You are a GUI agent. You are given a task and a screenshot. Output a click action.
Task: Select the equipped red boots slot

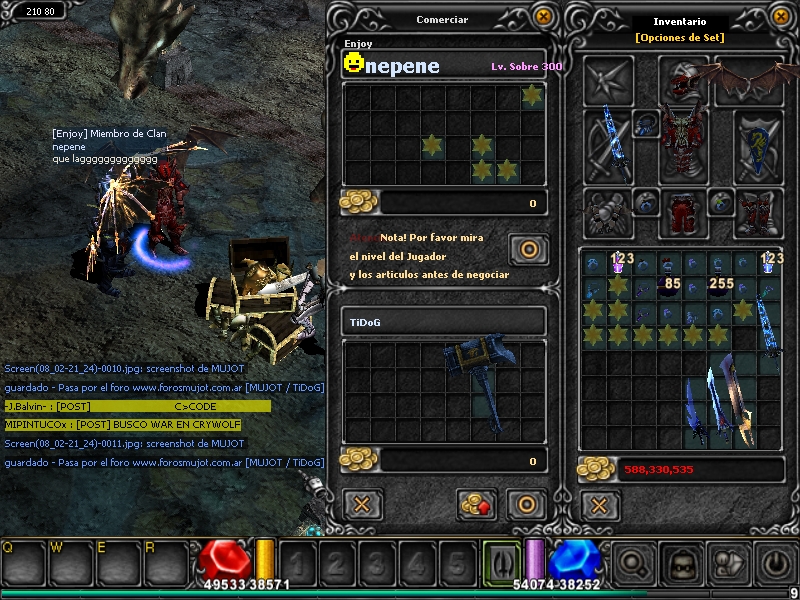[x=759, y=212]
